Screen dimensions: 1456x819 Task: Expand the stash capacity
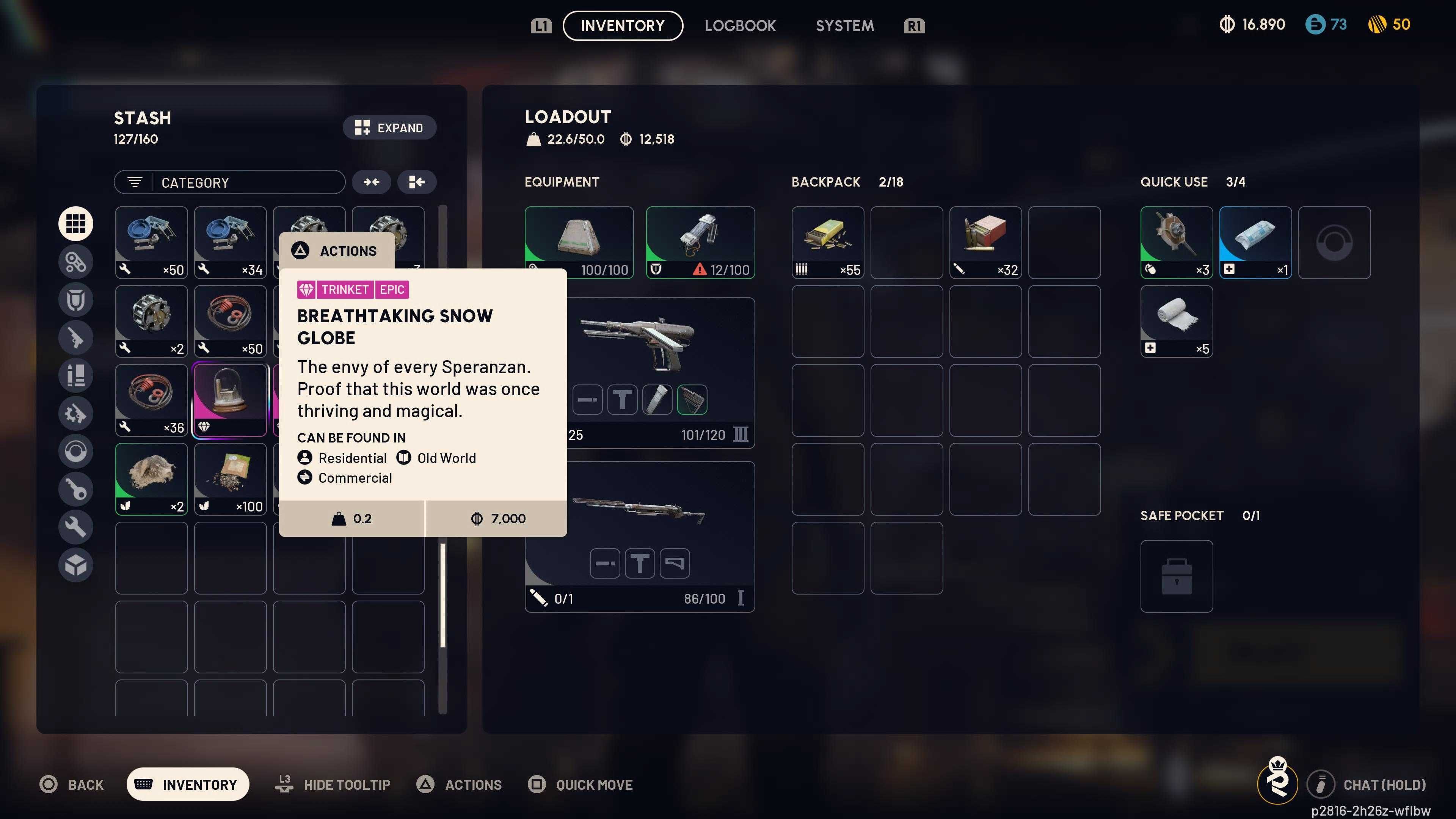pos(389,128)
